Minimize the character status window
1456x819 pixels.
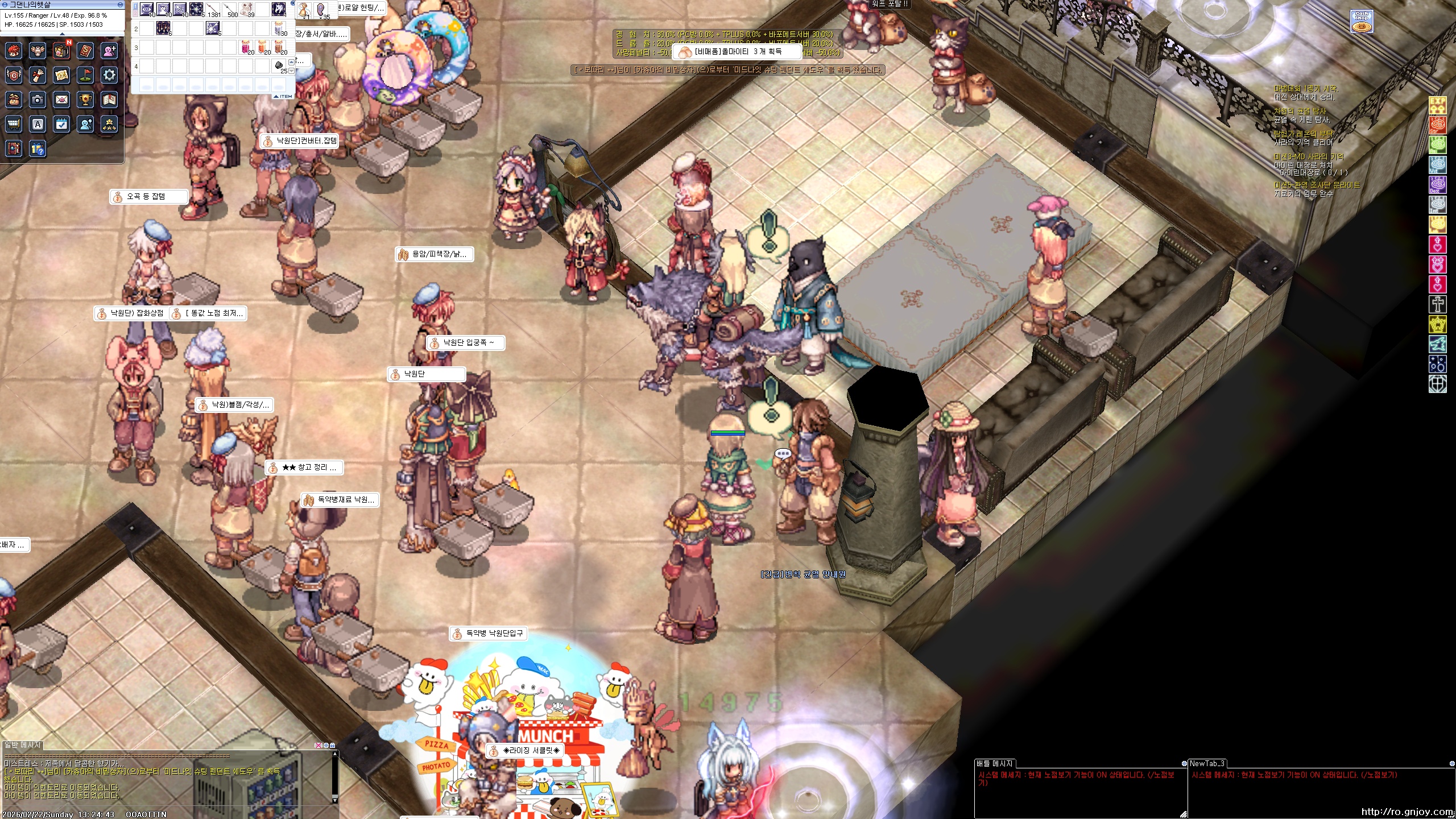pyautogui.click(x=120, y=5)
